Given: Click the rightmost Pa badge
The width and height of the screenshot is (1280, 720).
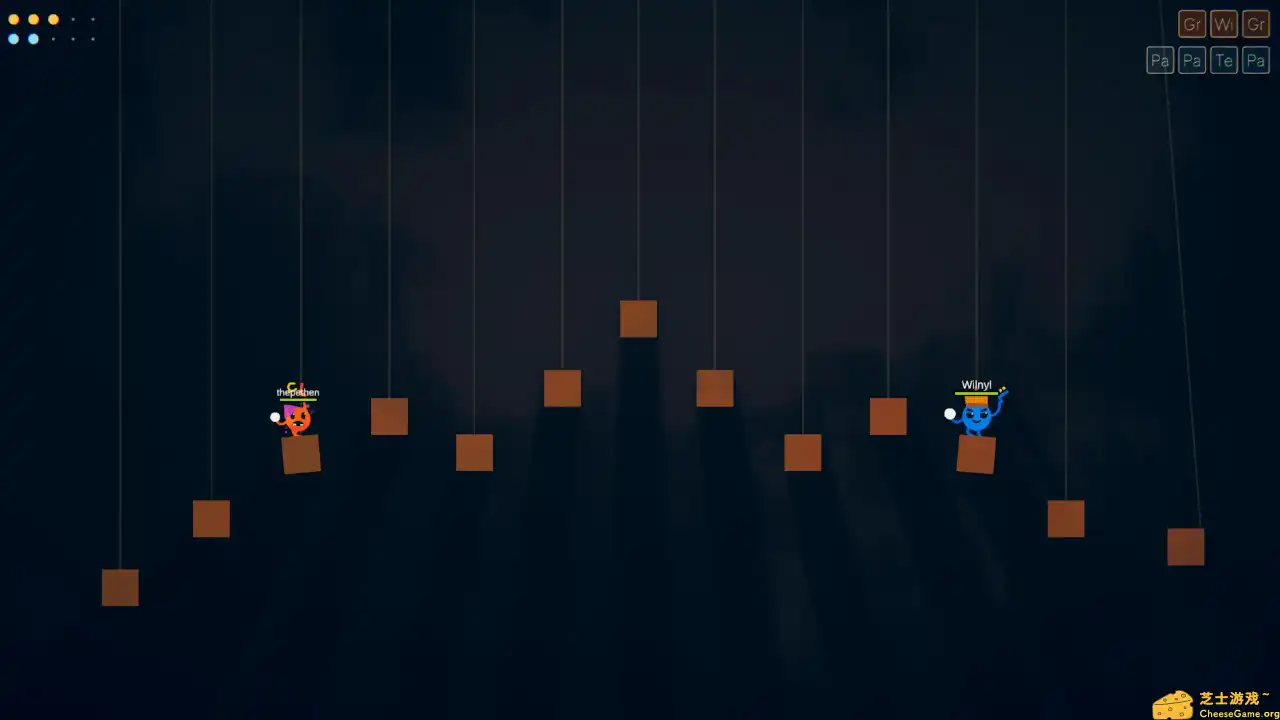Looking at the screenshot, I should point(1256,60).
